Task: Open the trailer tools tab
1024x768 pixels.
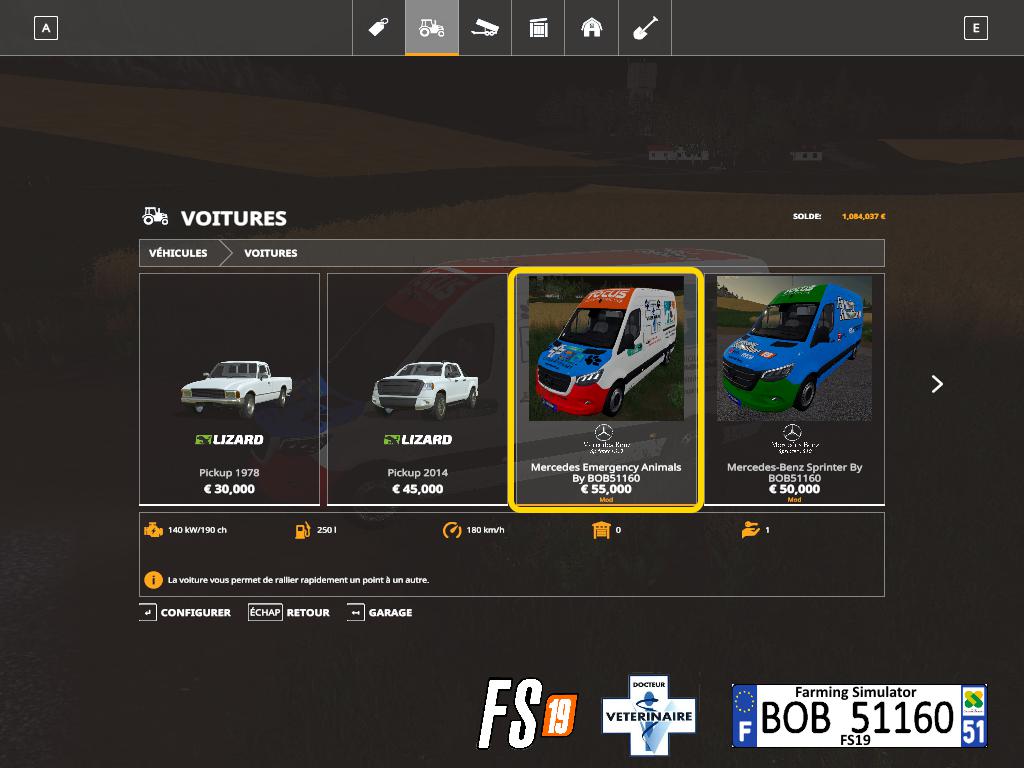Action: tap(485, 28)
